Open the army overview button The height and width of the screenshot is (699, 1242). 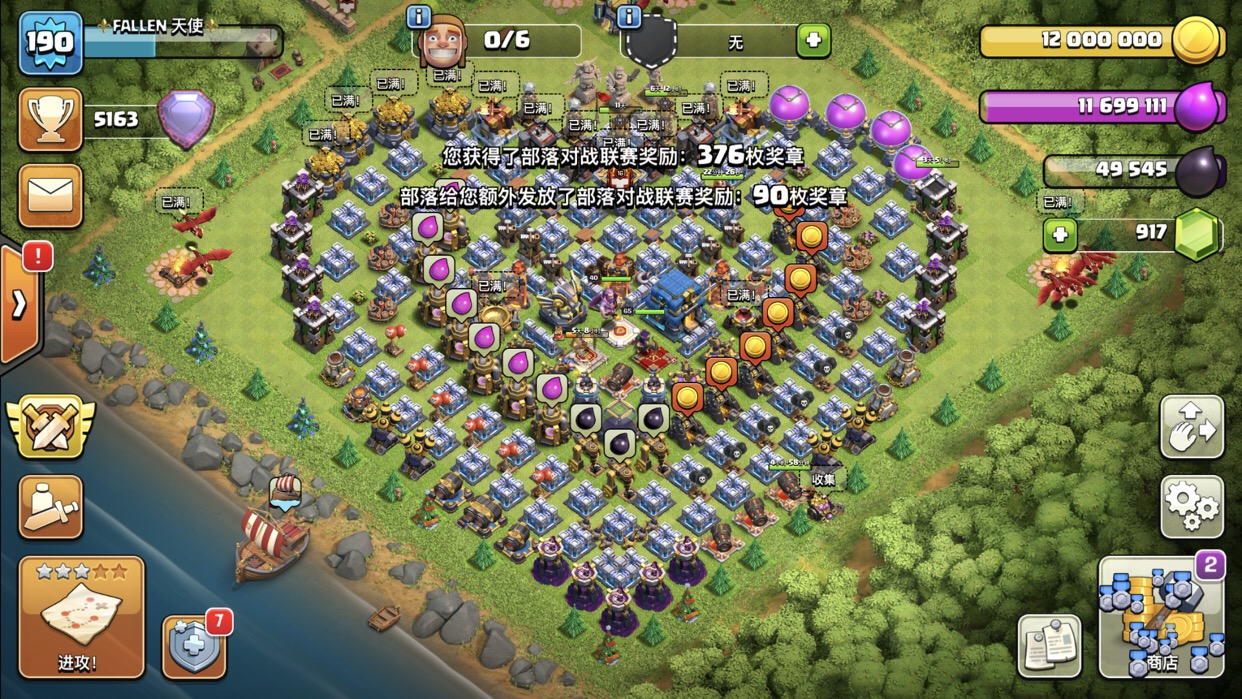(50, 507)
